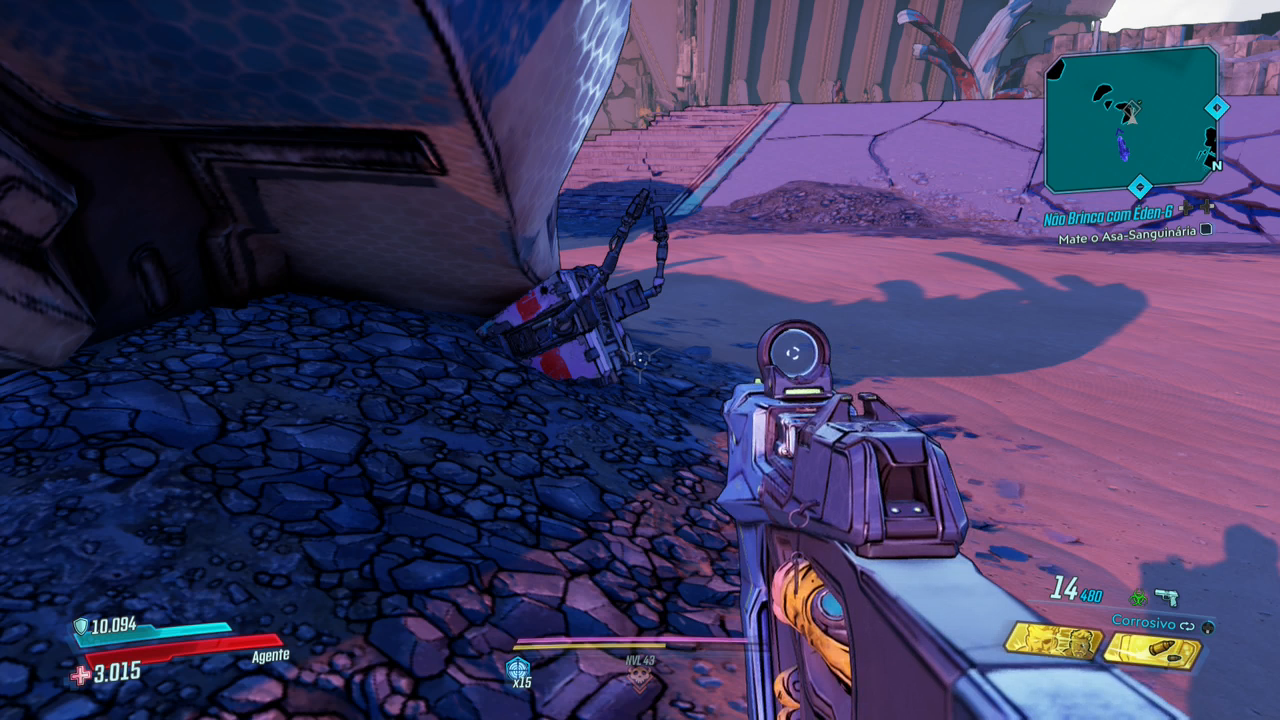Screen dimensions: 1280x720
Task: Select the Não Brinco com Éden-6 quest tracker
Action: coord(1108,218)
